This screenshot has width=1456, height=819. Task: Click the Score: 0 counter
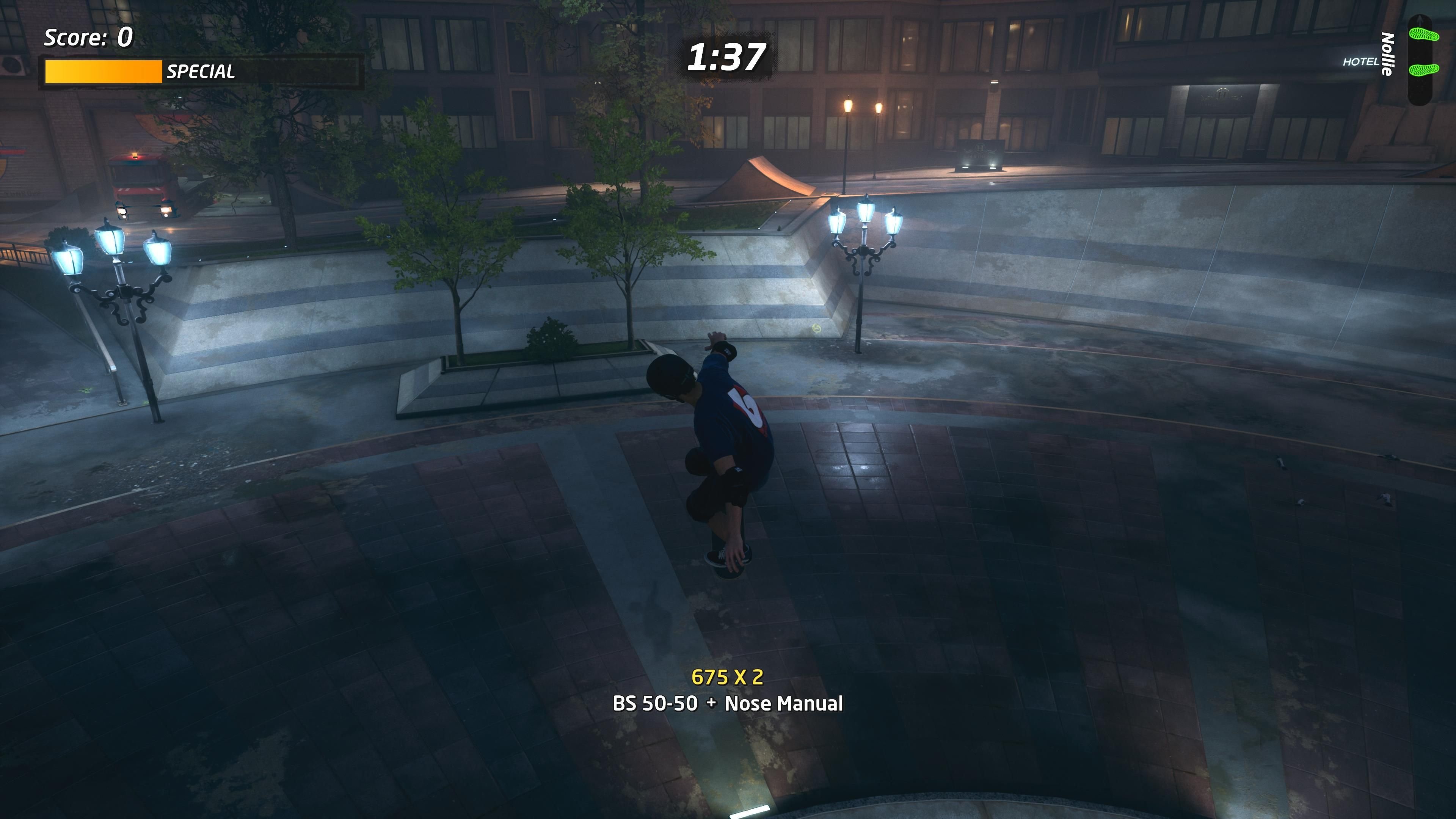pos(86,38)
